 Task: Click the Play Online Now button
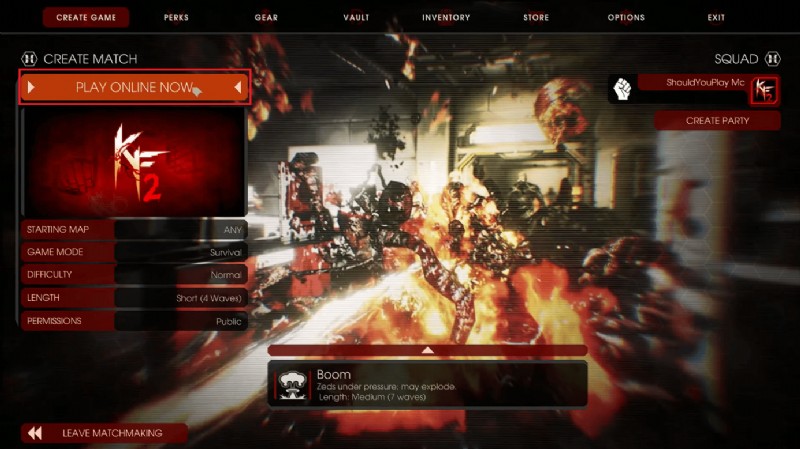(x=134, y=88)
